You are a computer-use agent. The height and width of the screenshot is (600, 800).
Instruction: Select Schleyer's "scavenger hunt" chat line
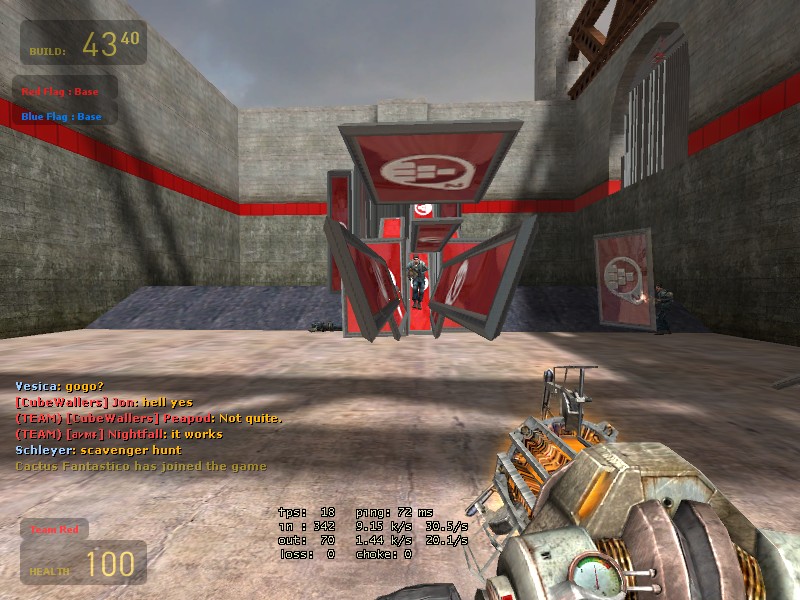point(96,450)
